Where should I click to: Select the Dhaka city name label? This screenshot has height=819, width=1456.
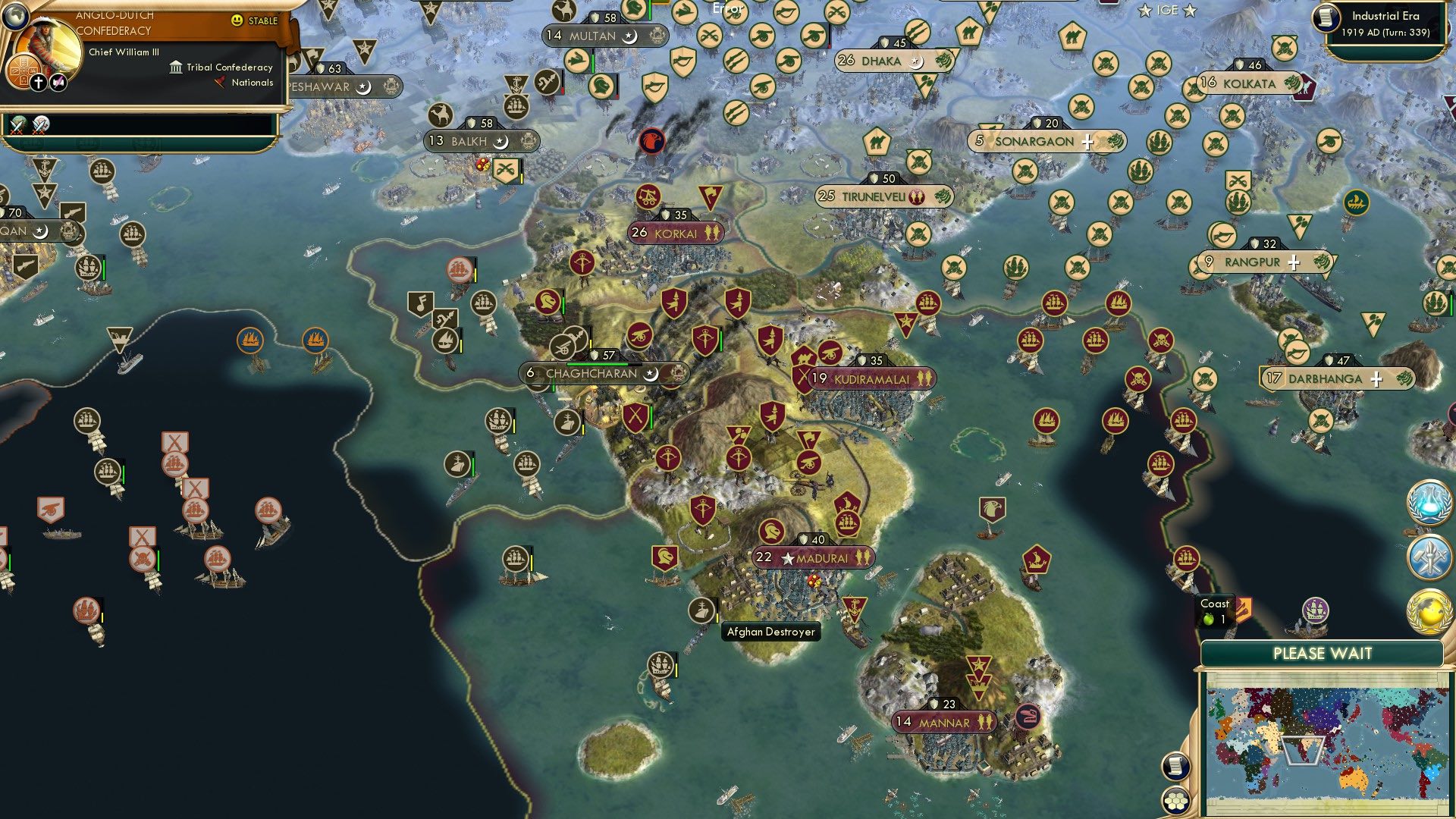tap(882, 61)
